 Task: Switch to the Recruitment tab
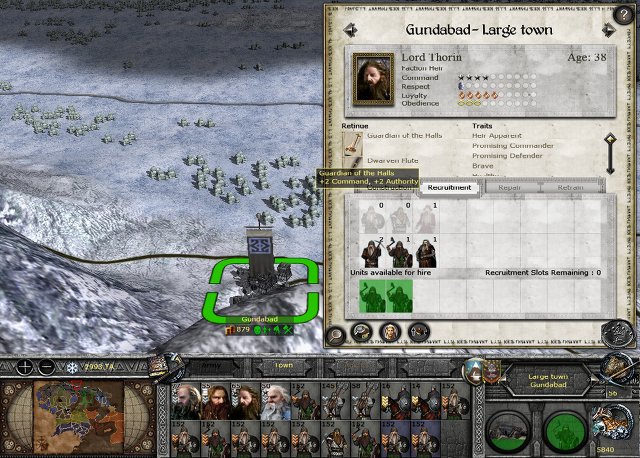coord(447,187)
